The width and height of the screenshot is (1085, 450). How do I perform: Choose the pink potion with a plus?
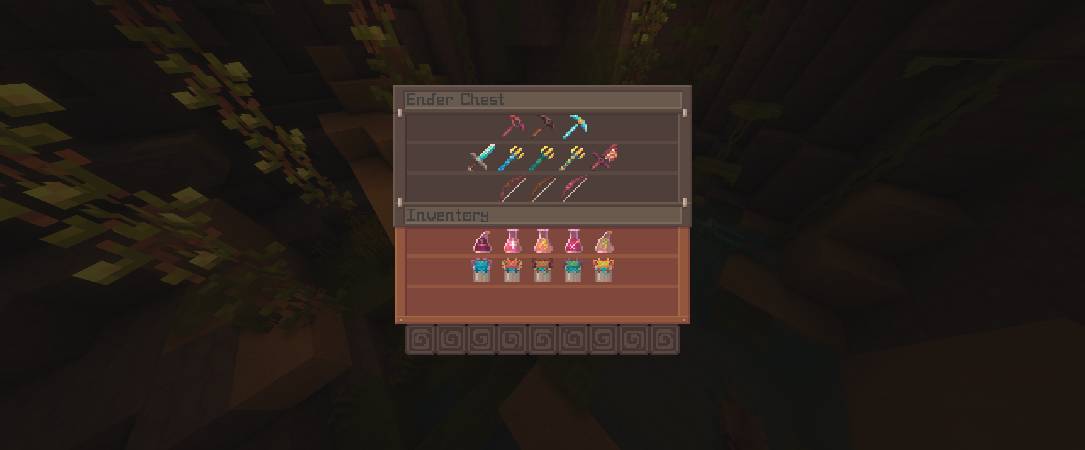[512, 241]
